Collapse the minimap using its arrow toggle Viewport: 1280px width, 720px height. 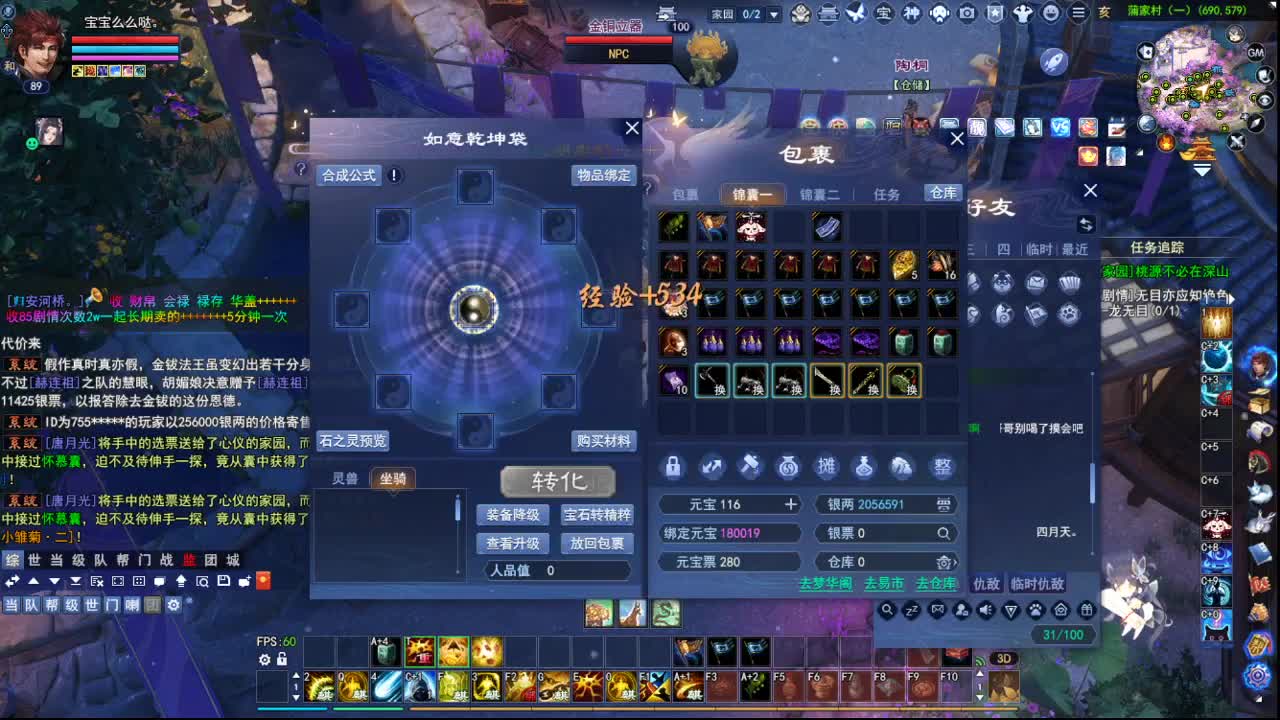coord(1202,170)
